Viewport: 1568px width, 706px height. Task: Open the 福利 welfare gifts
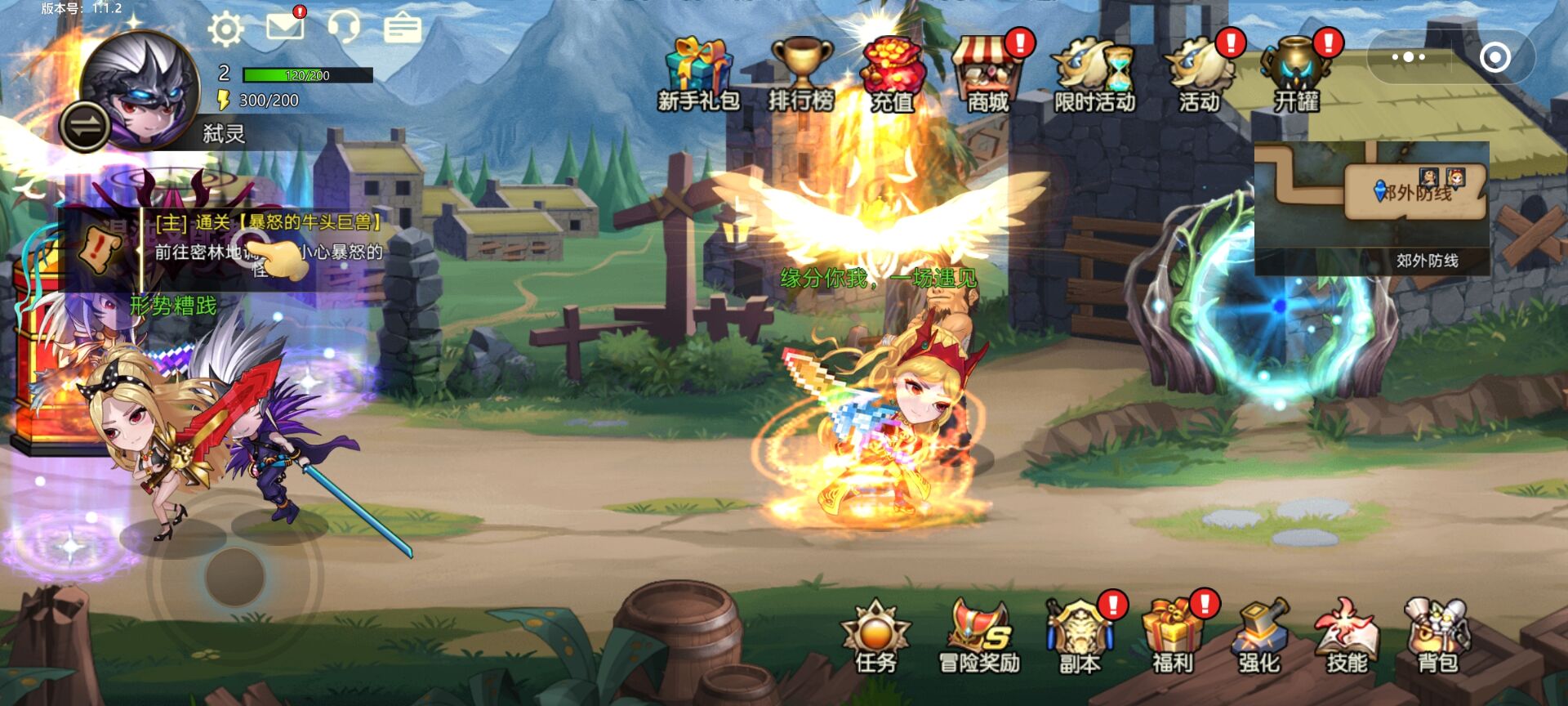[1172, 639]
